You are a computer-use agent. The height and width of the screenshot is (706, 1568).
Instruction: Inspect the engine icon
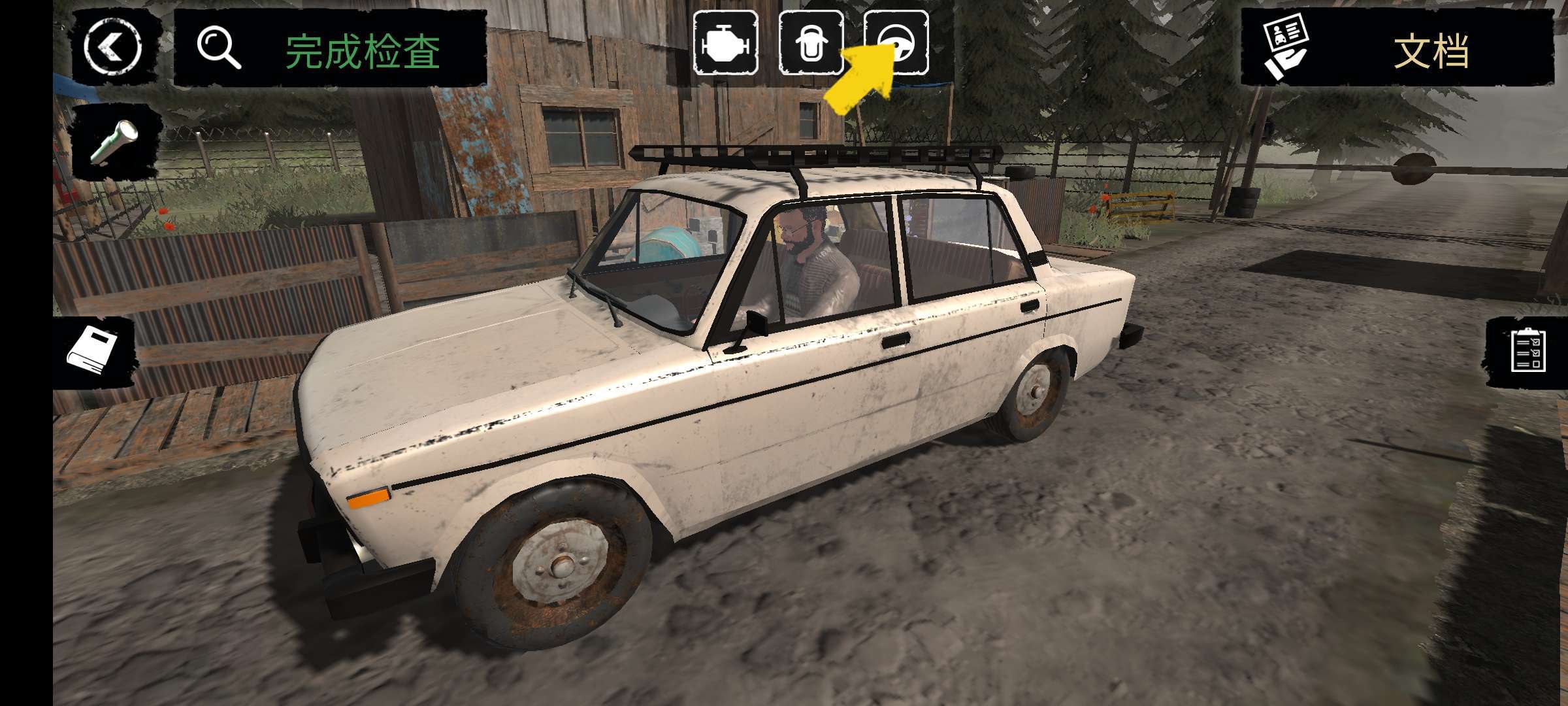point(725,43)
